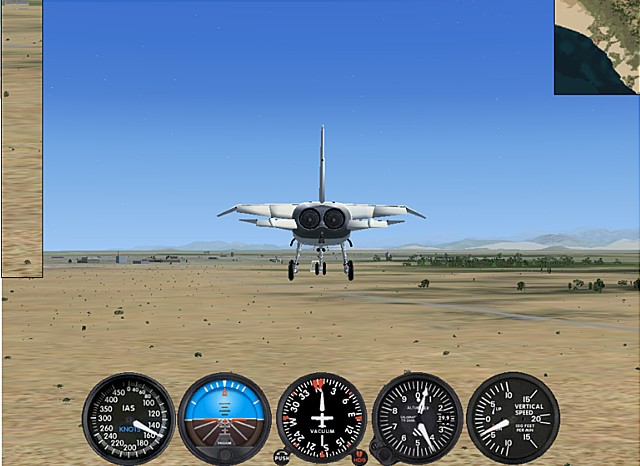
Task: Select the IAS airspeed indicator gauge
Action: [128, 418]
